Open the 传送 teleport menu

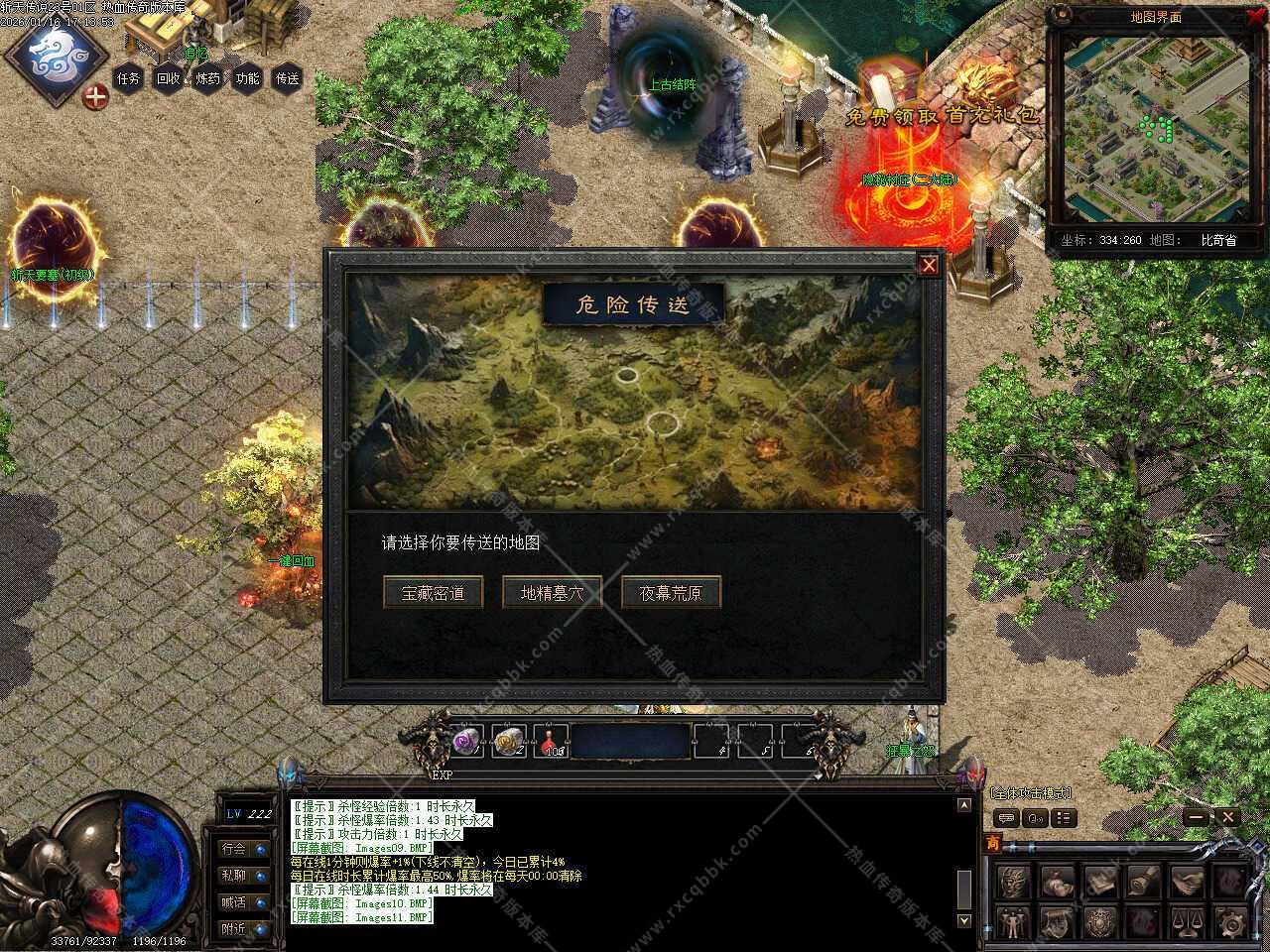click(288, 78)
